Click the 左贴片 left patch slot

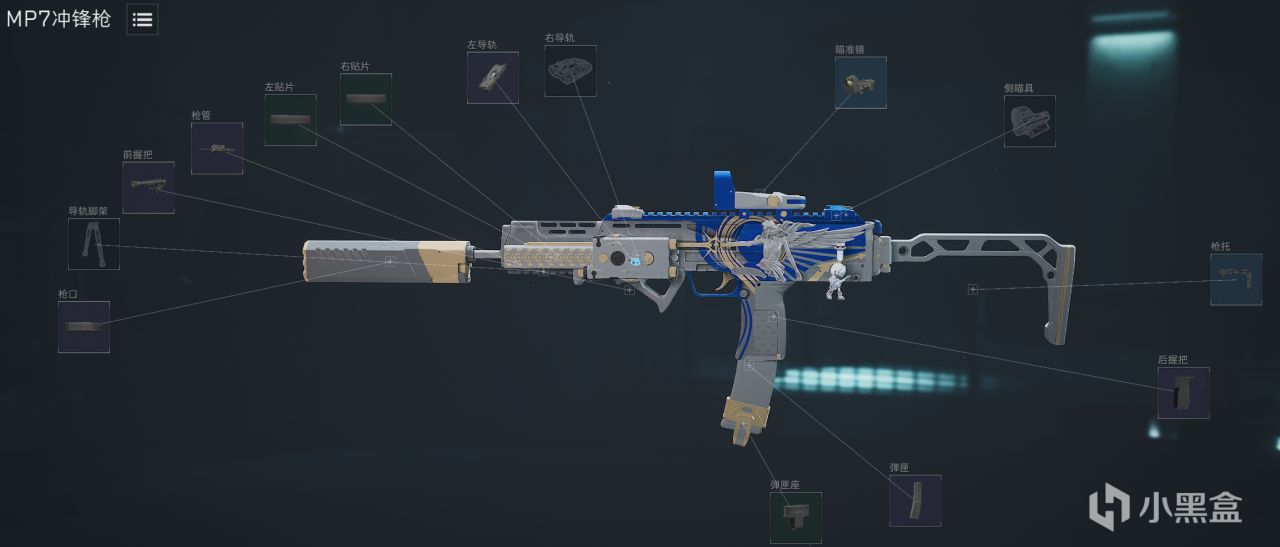tap(291, 120)
